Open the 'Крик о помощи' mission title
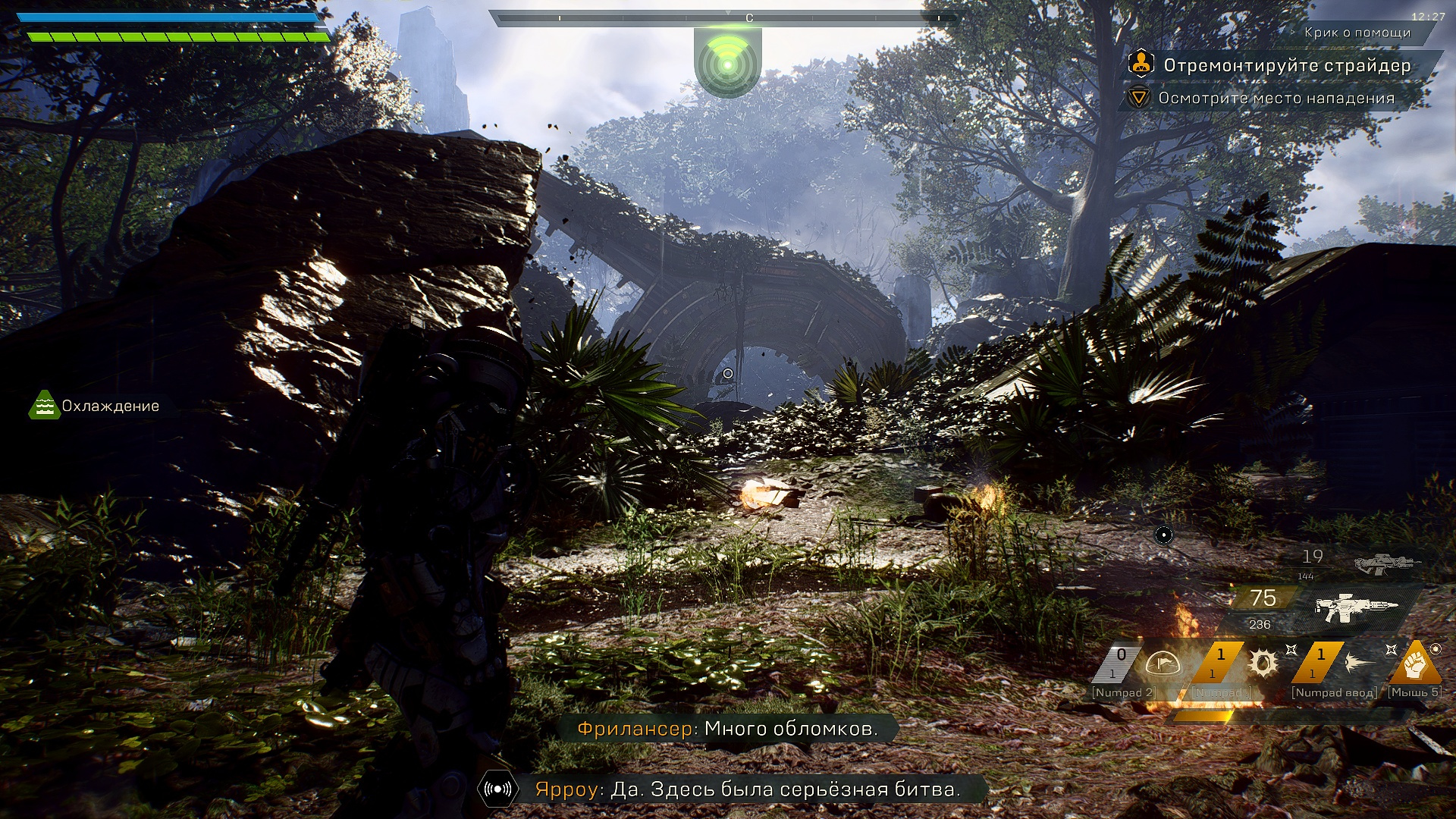 tap(1357, 33)
